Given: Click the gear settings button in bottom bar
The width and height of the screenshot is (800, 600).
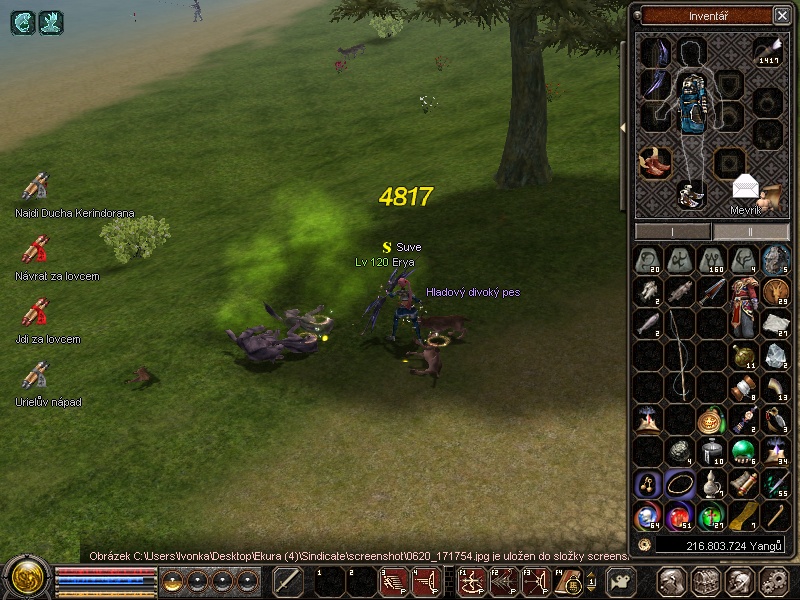Looking at the screenshot, I should 773,581.
